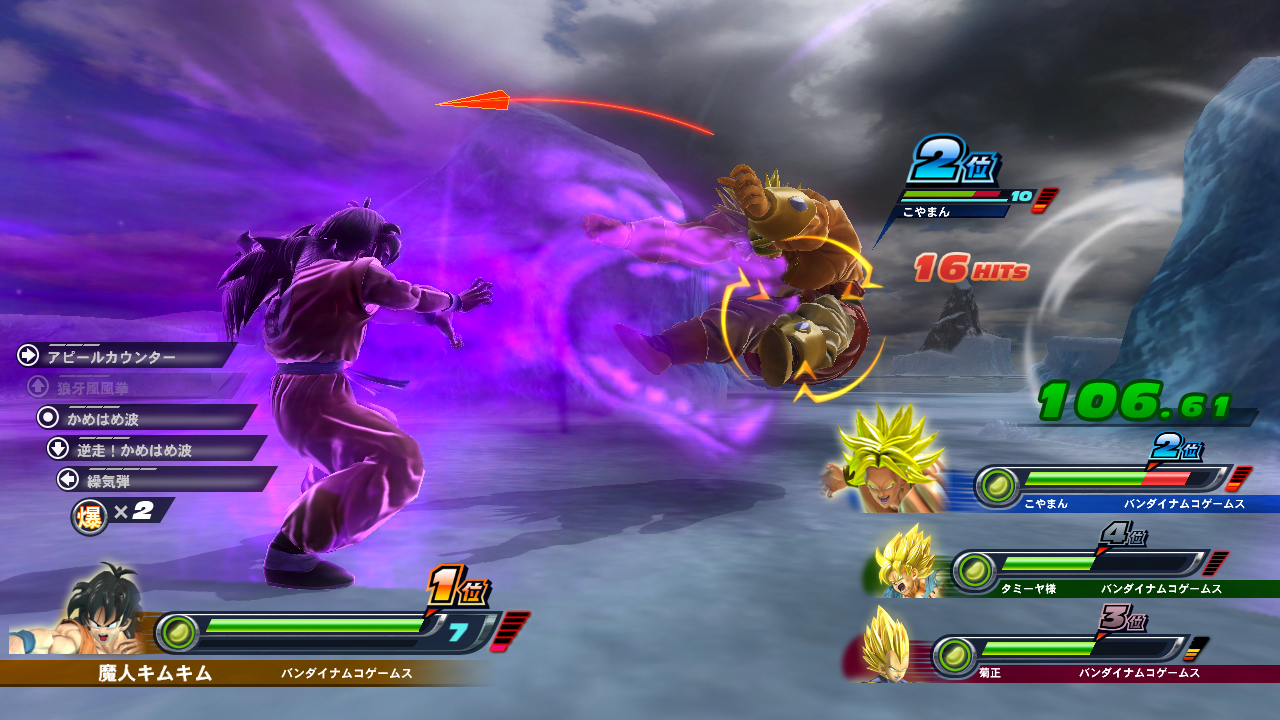Click the こやまん name tag above the targeted enemy

pos(925,212)
